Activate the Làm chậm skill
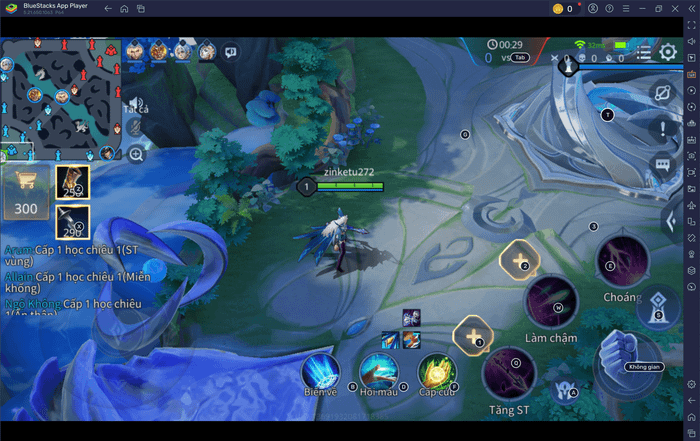Image resolution: width=700 pixels, height=441 pixels. pos(550,301)
